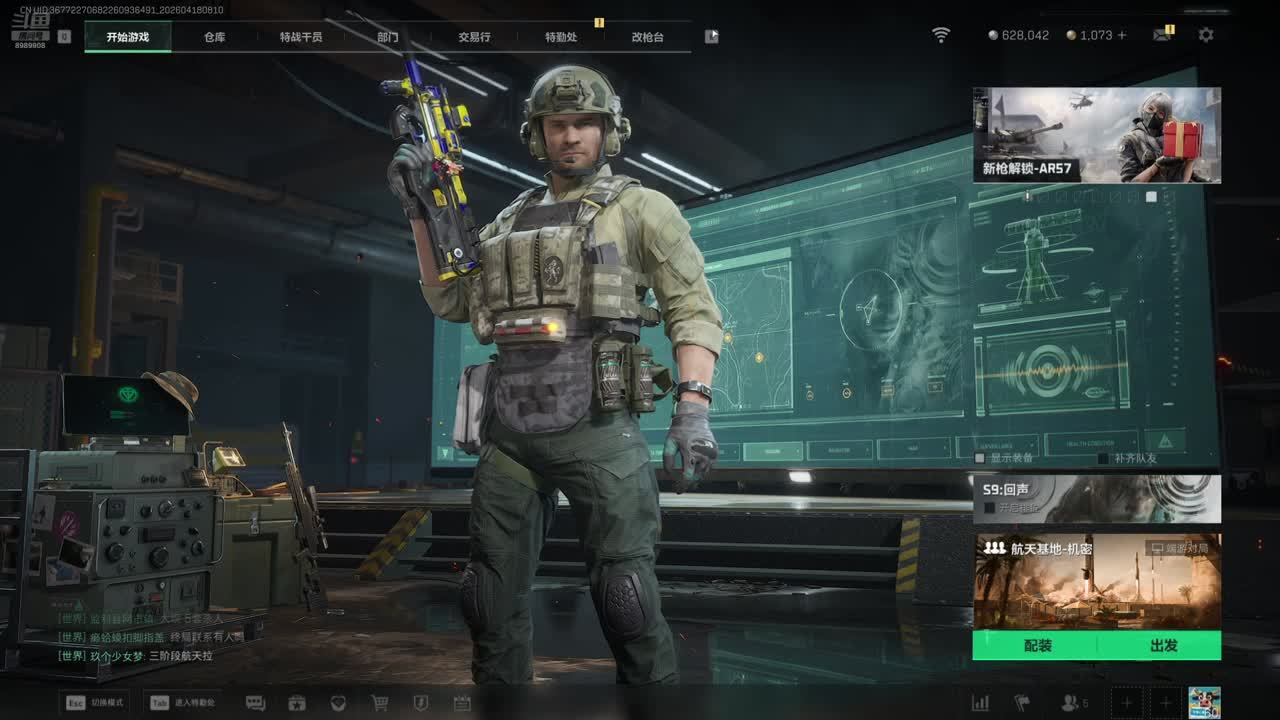Enable the 补齐队友 fill teammates checkbox
1280x720 pixels.
tap(1103, 458)
